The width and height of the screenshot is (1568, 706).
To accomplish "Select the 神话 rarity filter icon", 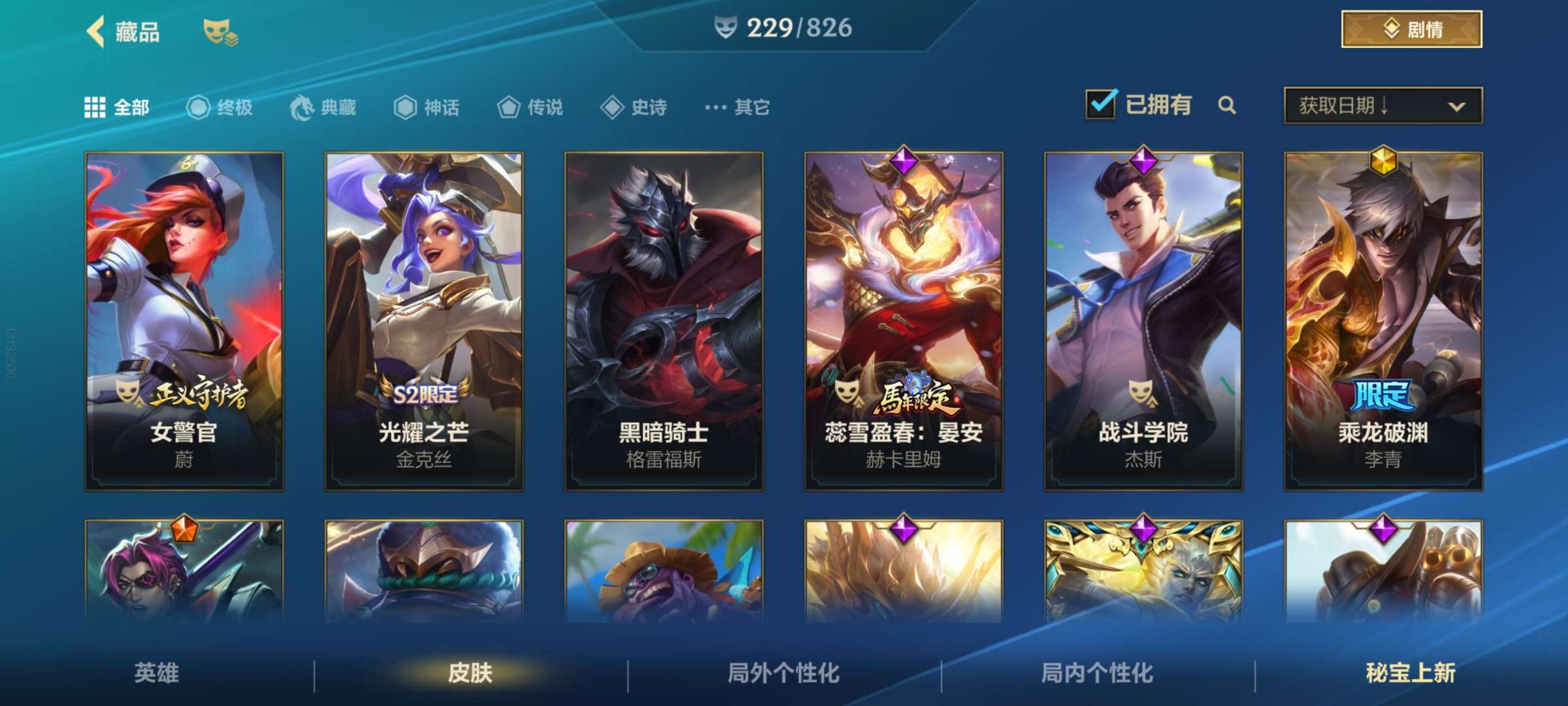I will coord(405,108).
